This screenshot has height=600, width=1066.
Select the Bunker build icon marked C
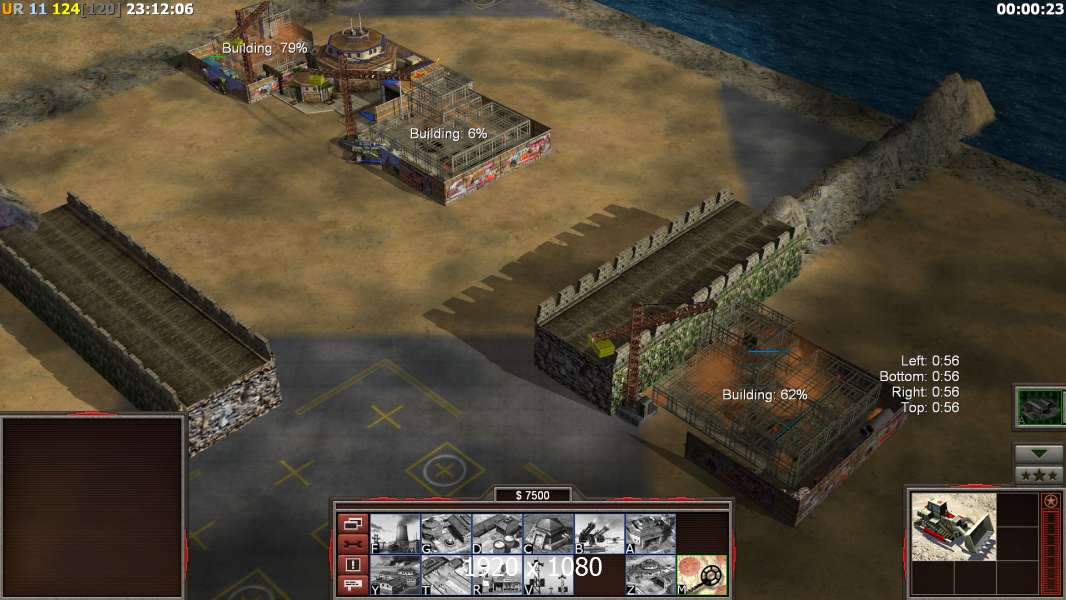point(548,534)
